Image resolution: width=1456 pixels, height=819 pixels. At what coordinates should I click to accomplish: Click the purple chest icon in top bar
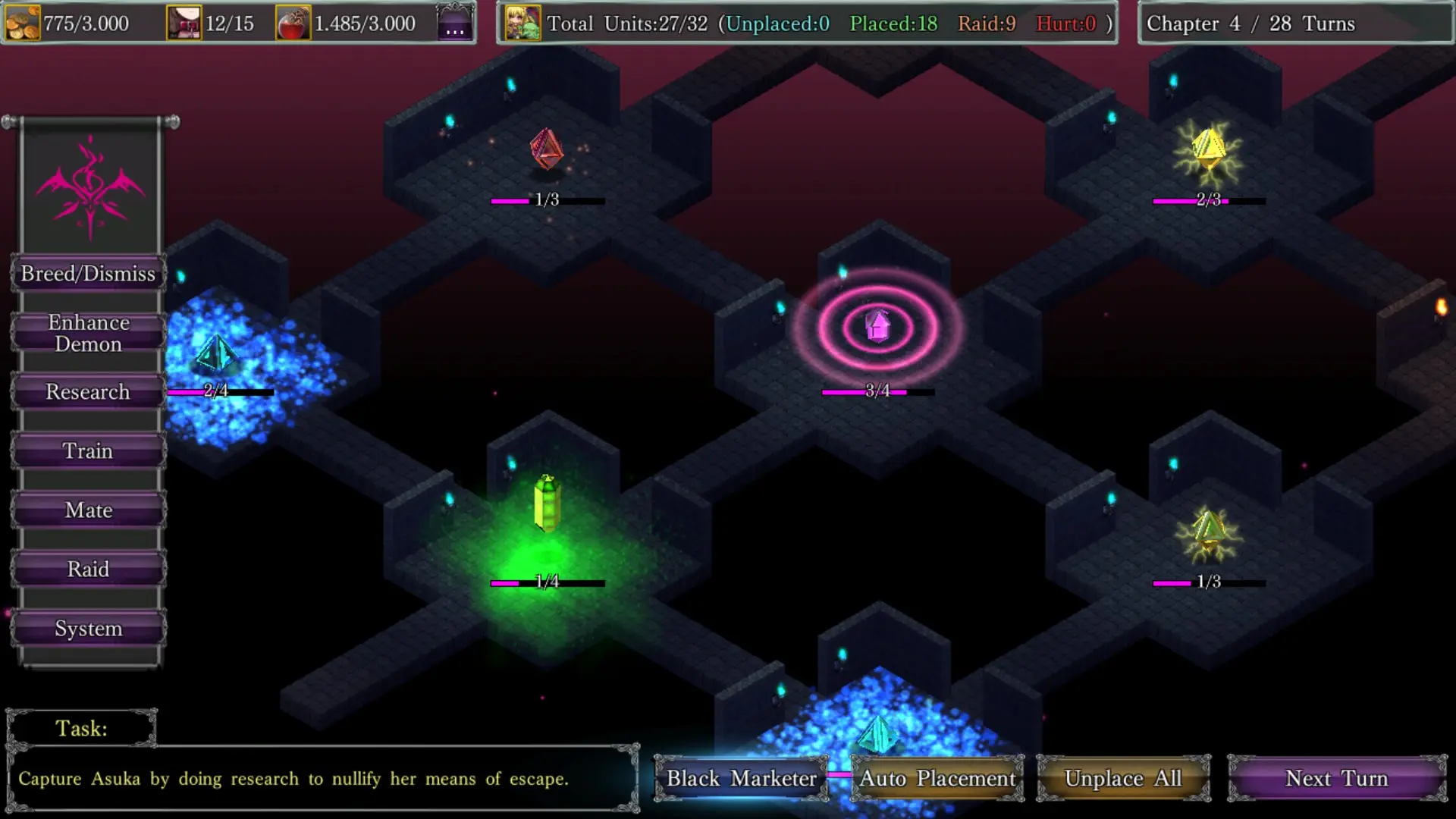coord(455,23)
